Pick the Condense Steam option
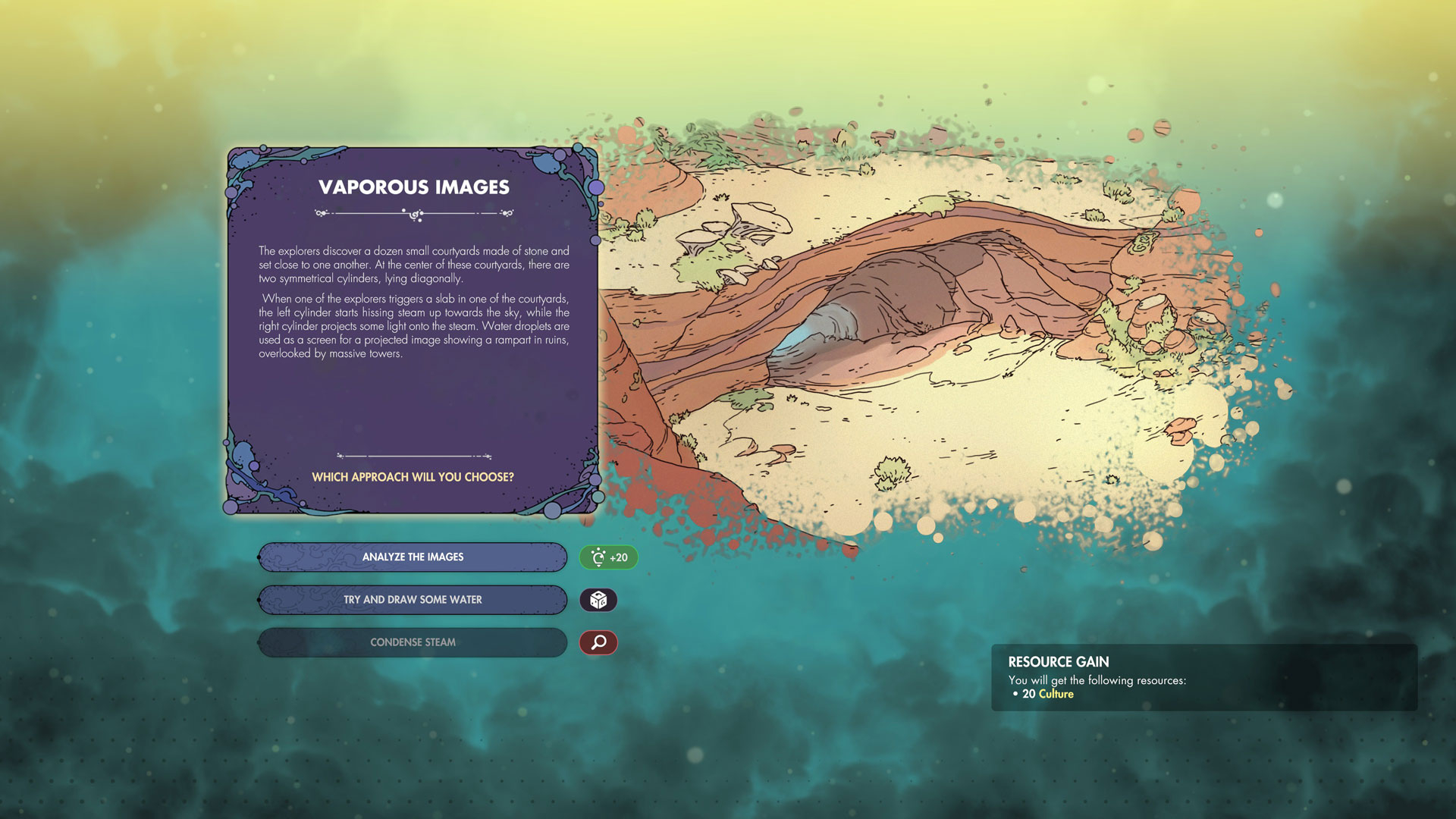 click(x=413, y=642)
